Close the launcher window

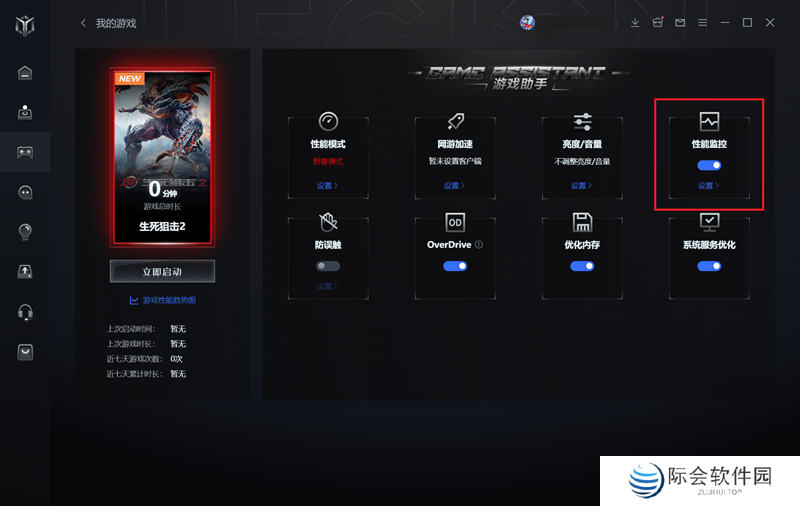(x=770, y=23)
